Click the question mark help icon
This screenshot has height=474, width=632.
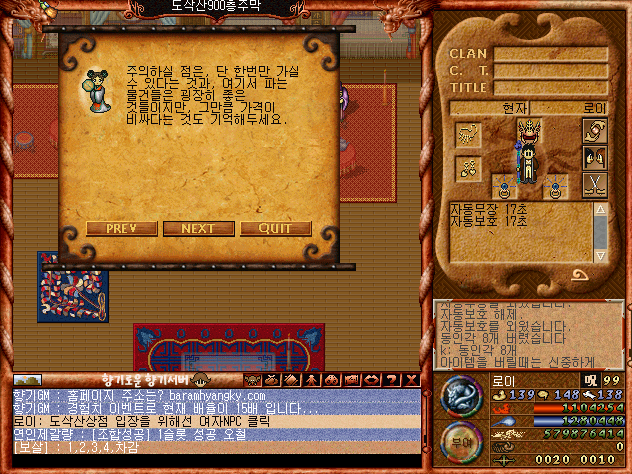coord(394,380)
